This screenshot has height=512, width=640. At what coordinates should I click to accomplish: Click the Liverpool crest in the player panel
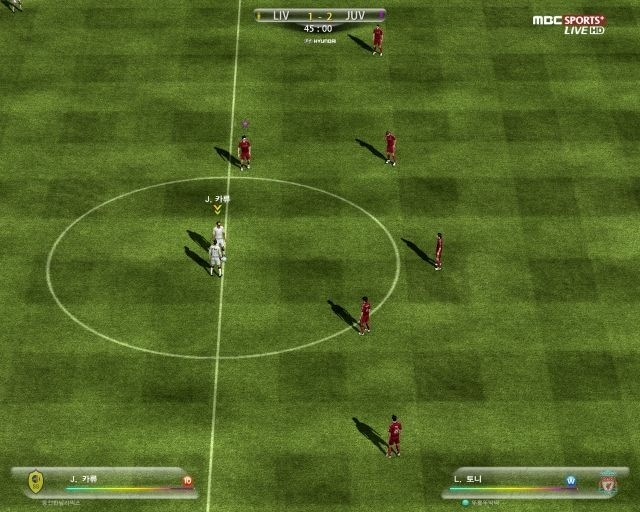607,483
